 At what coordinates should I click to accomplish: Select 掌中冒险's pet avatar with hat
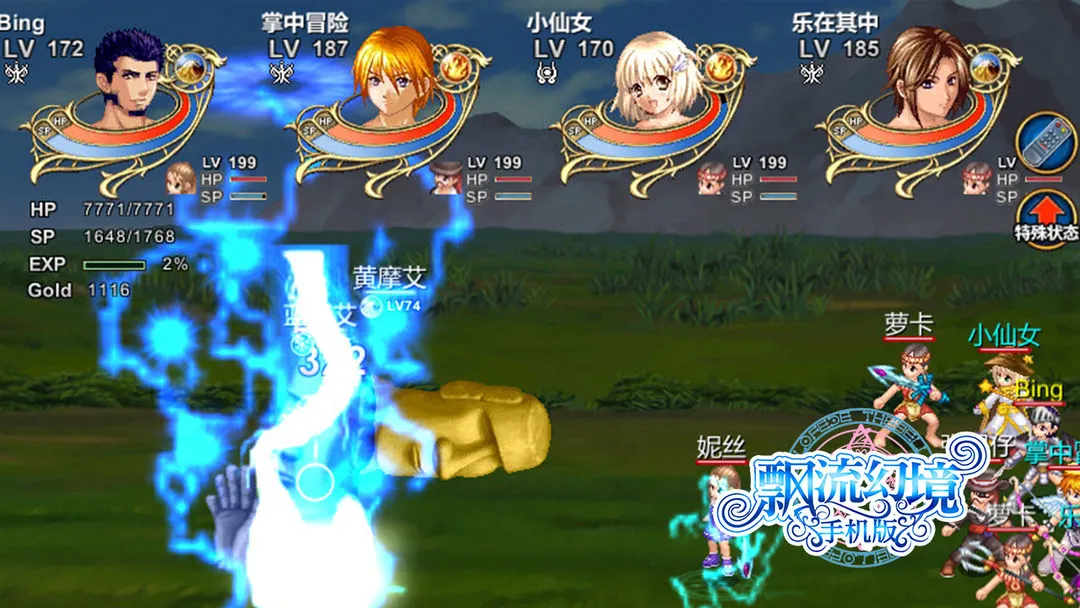[x=447, y=178]
